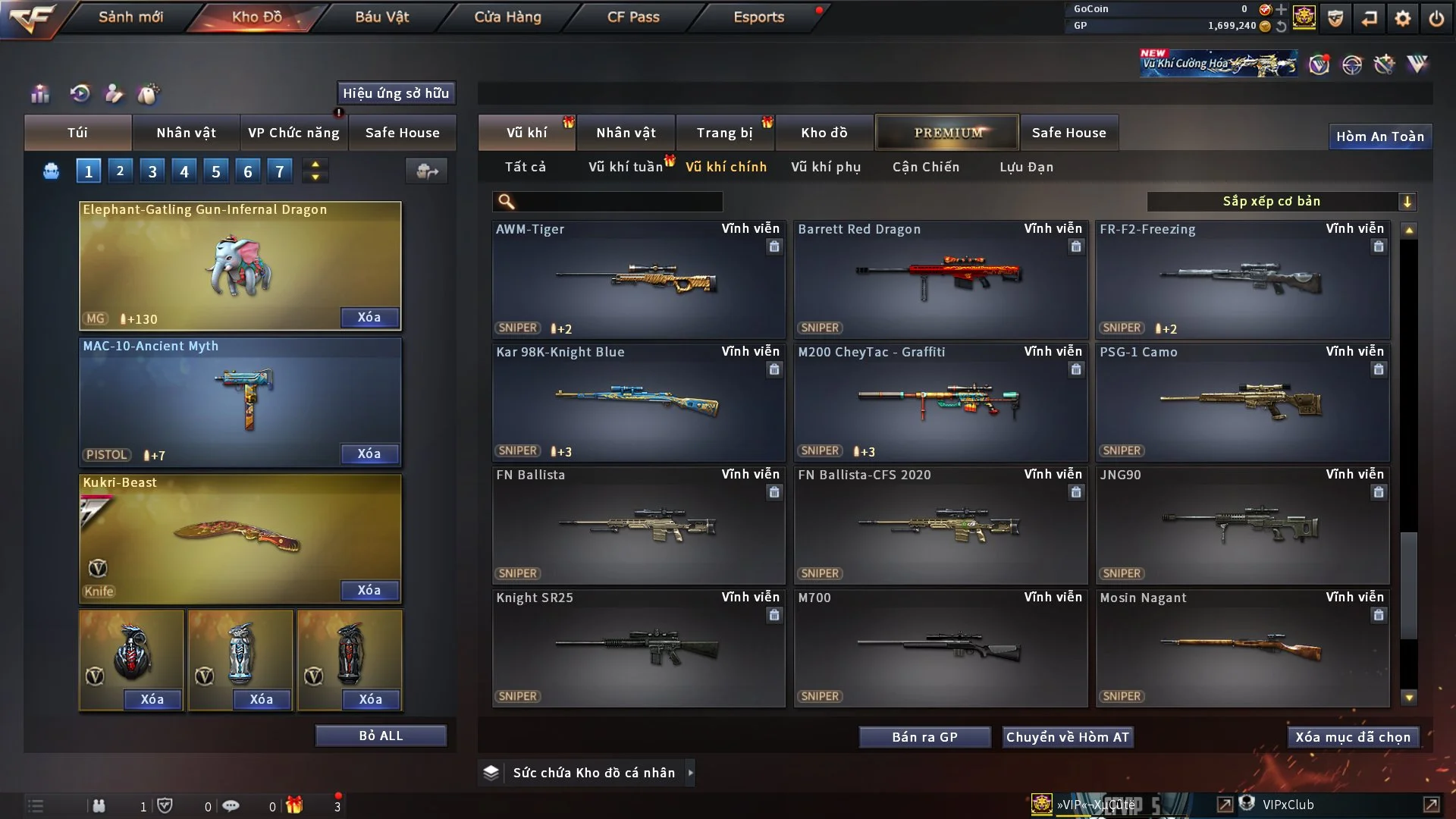Remove the Elephant-Gatling Gun with Xóa
Screen dimensions: 1456x819
tap(369, 317)
